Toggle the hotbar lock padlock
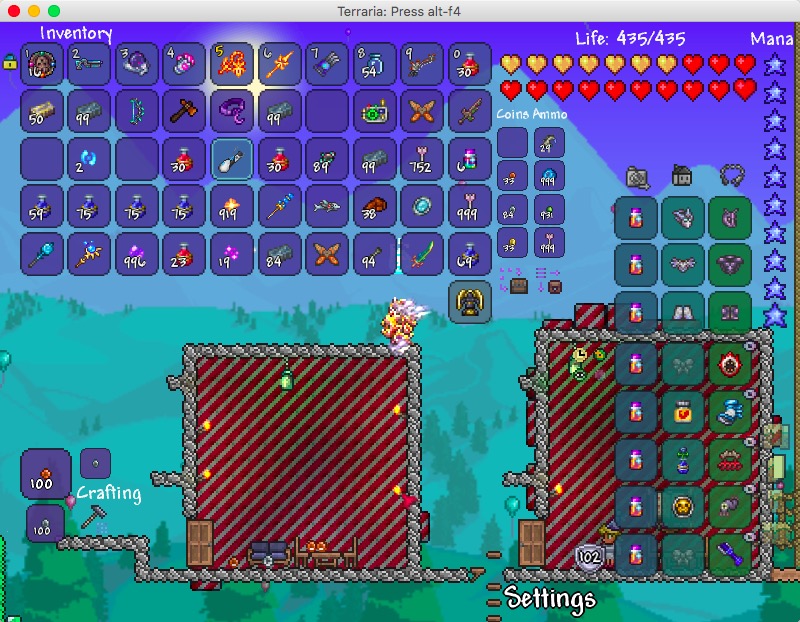The height and width of the screenshot is (622, 800). 10,62
